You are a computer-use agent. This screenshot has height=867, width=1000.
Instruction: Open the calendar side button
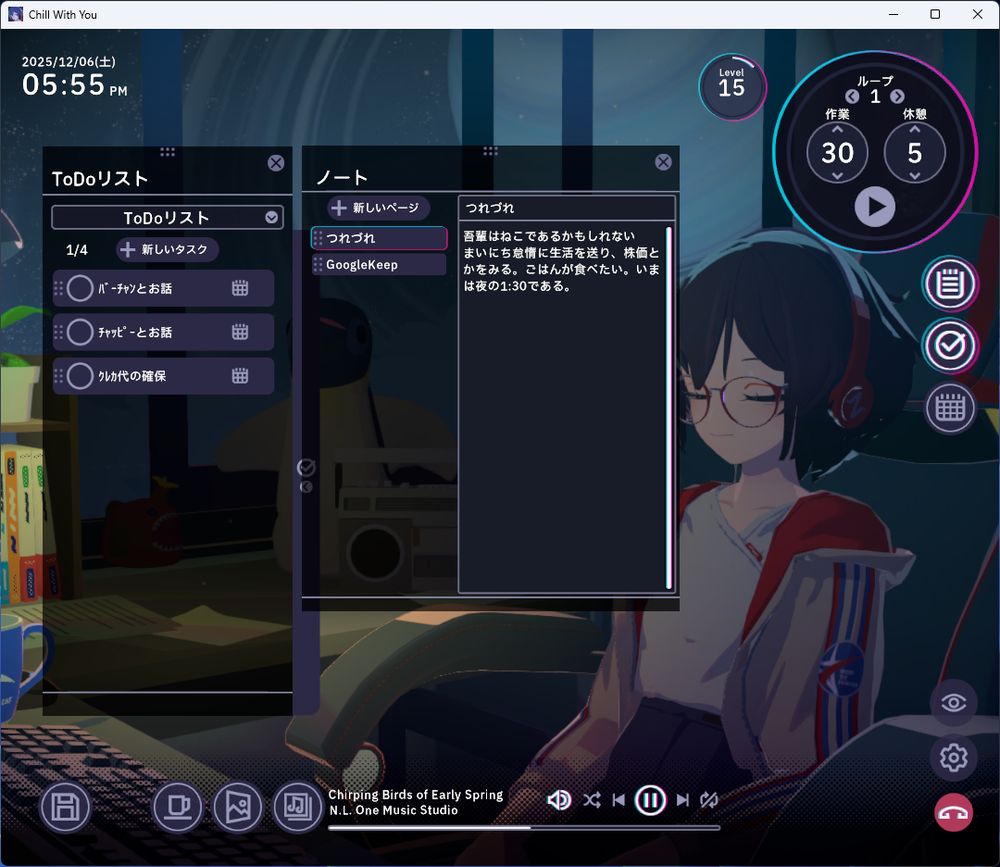coord(949,407)
